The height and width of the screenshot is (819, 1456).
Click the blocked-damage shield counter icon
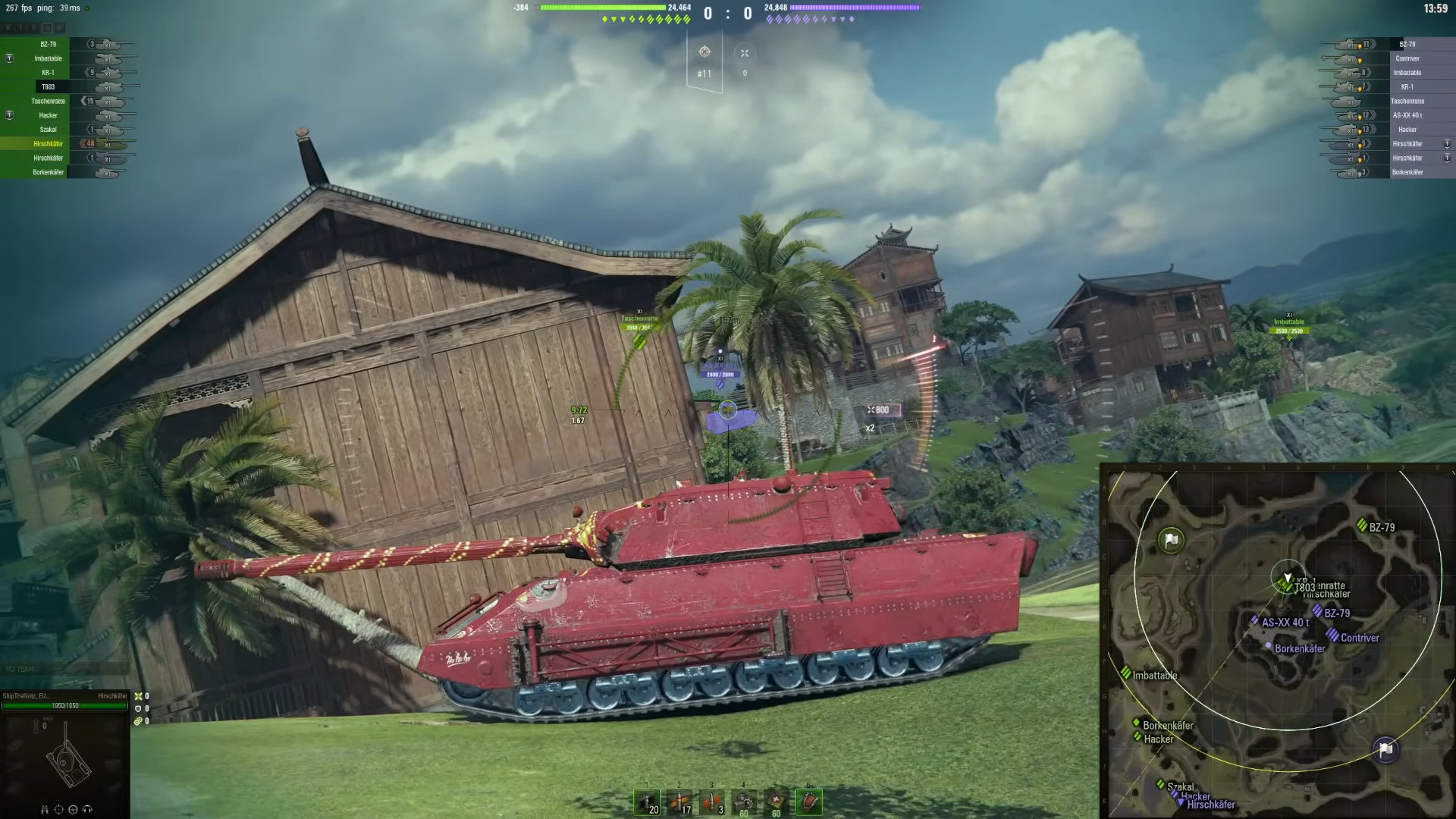click(x=138, y=708)
